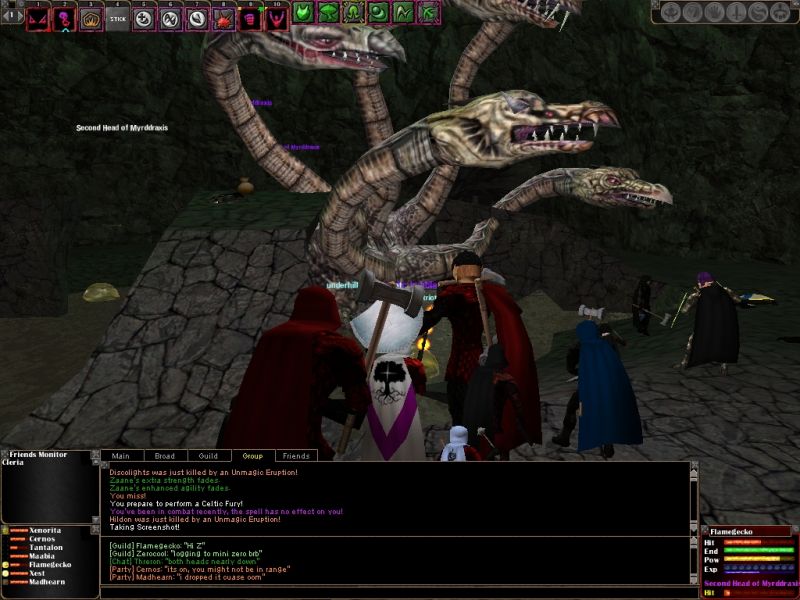Click the chat text input line
800x600 pixels.
(x=395, y=592)
